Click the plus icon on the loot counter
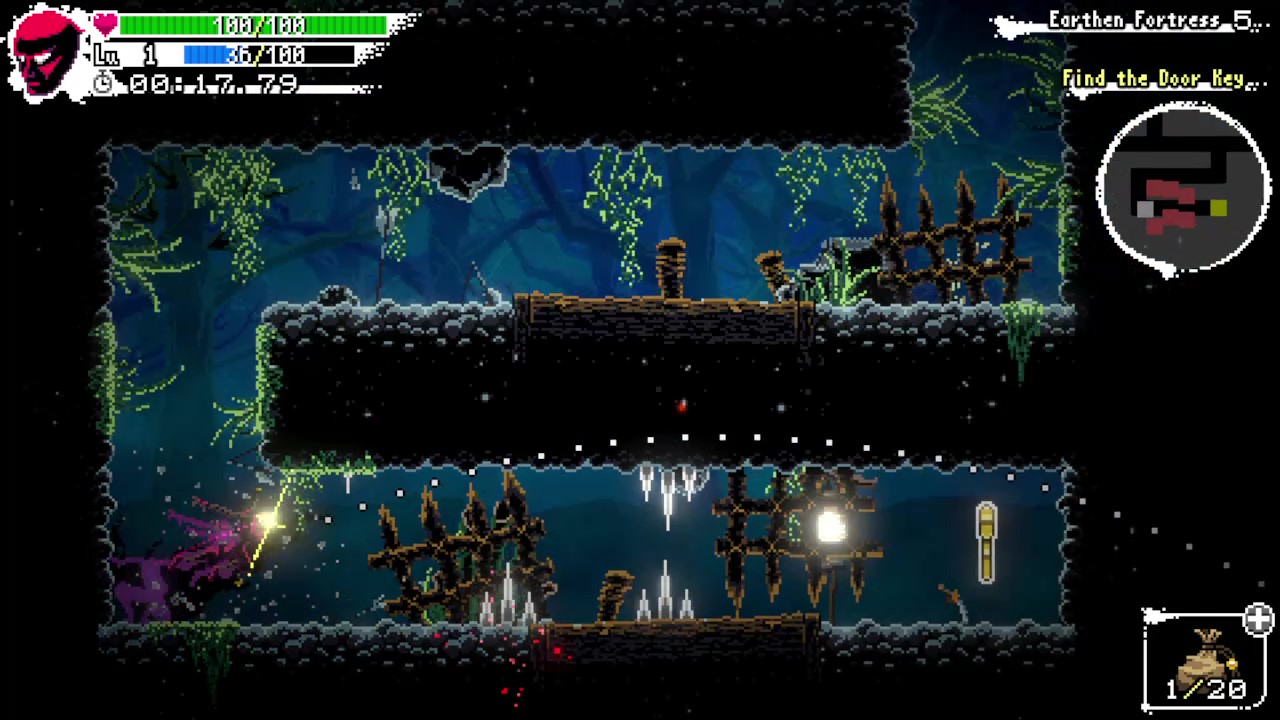Viewport: 1280px width, 720px height. pyautogui.click(x=1258, y=620)
